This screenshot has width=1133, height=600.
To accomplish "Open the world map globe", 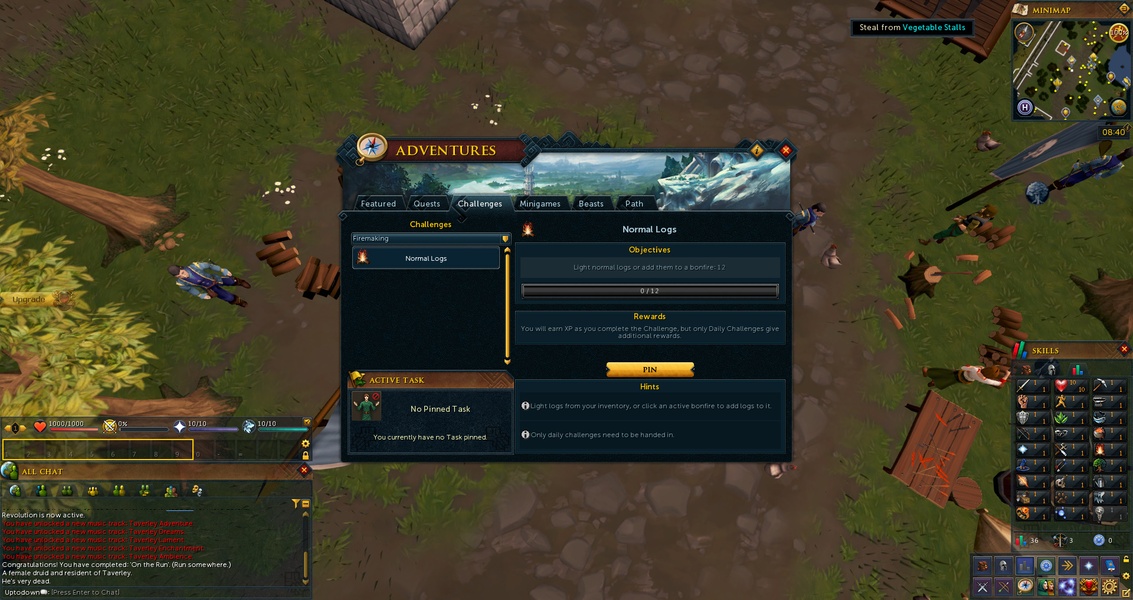I will point(1118,108).
